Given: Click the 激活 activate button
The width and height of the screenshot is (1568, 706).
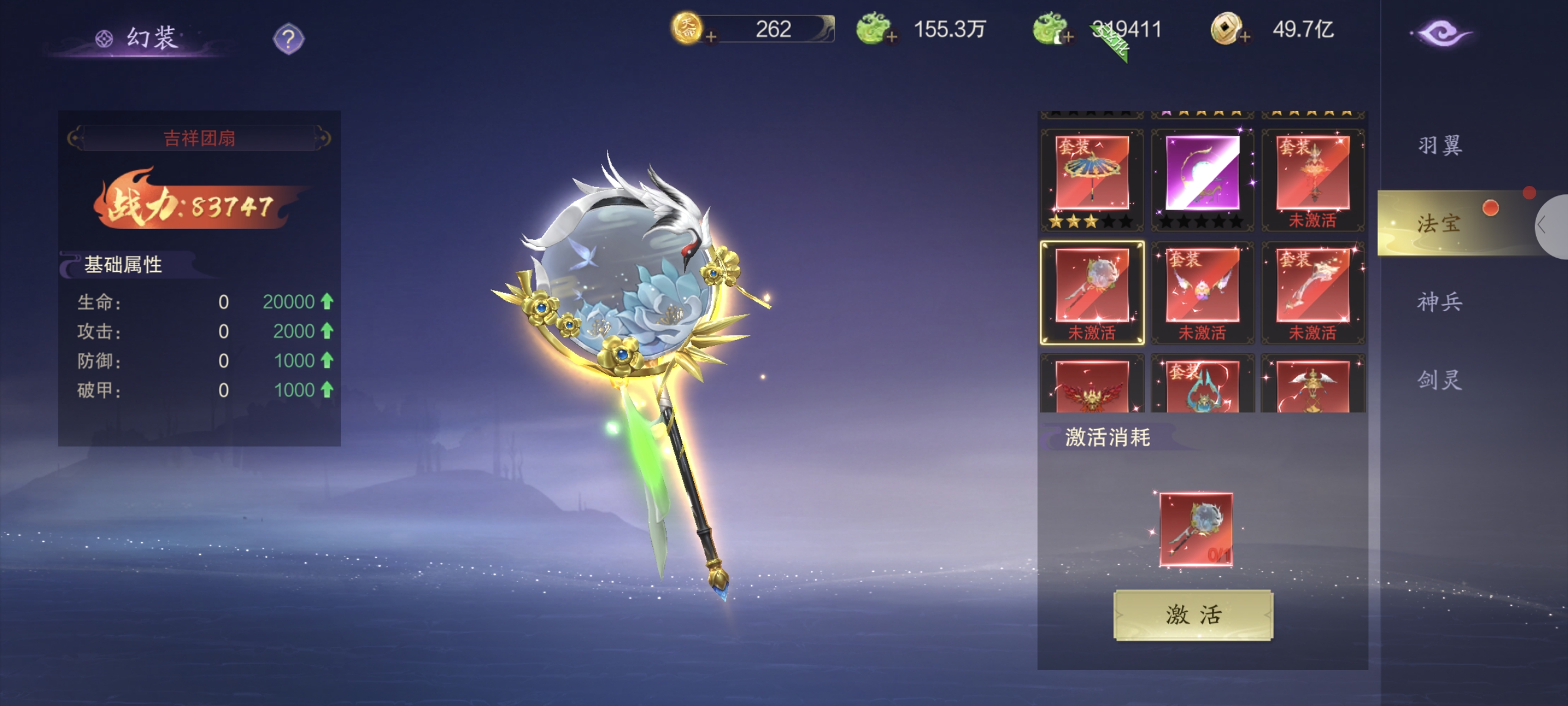Looking at the screenshot, I should point(1192,615).
